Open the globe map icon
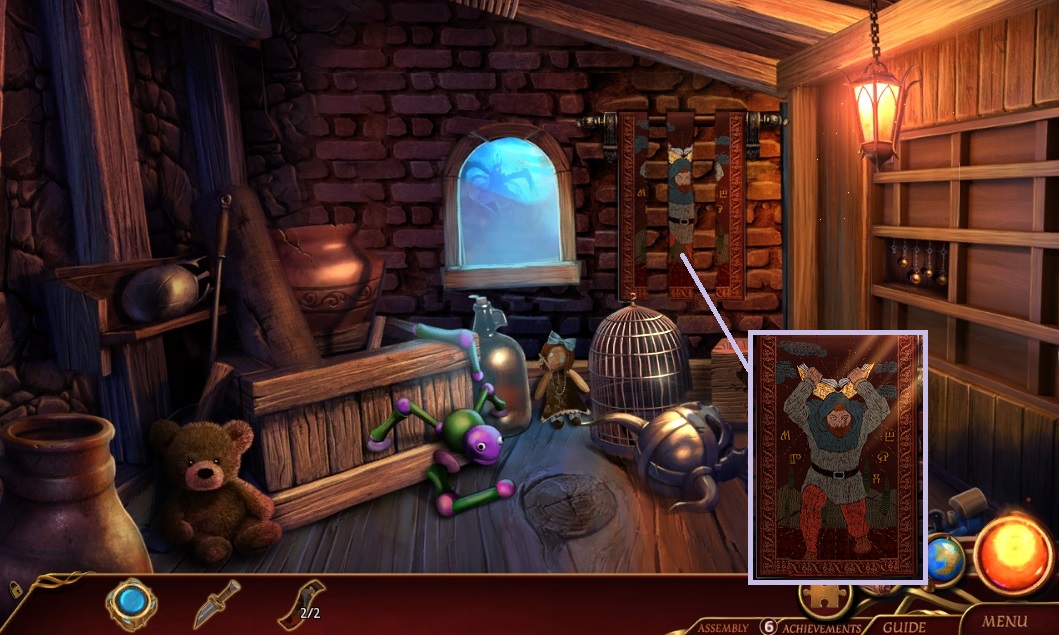The width and height of the screenshot is (1059, 635). (944, 559)
